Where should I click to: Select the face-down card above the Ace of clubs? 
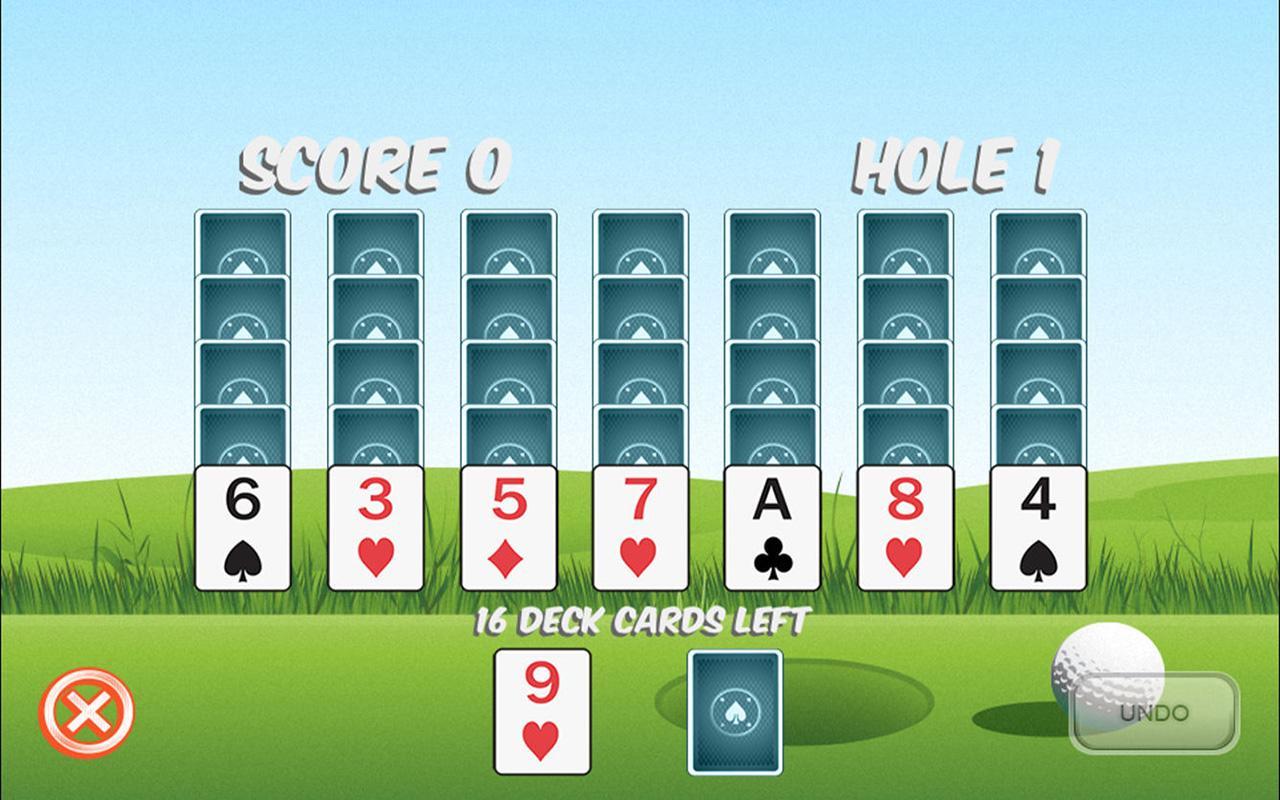(770, 435)
